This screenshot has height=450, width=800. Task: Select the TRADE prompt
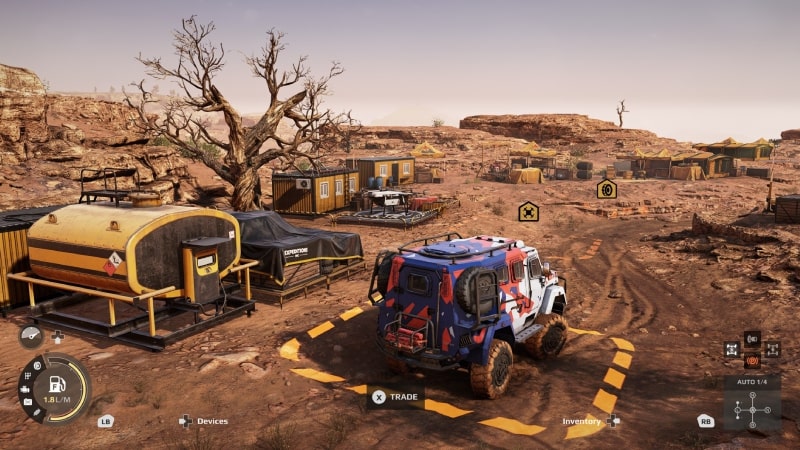tap(394, 396)
